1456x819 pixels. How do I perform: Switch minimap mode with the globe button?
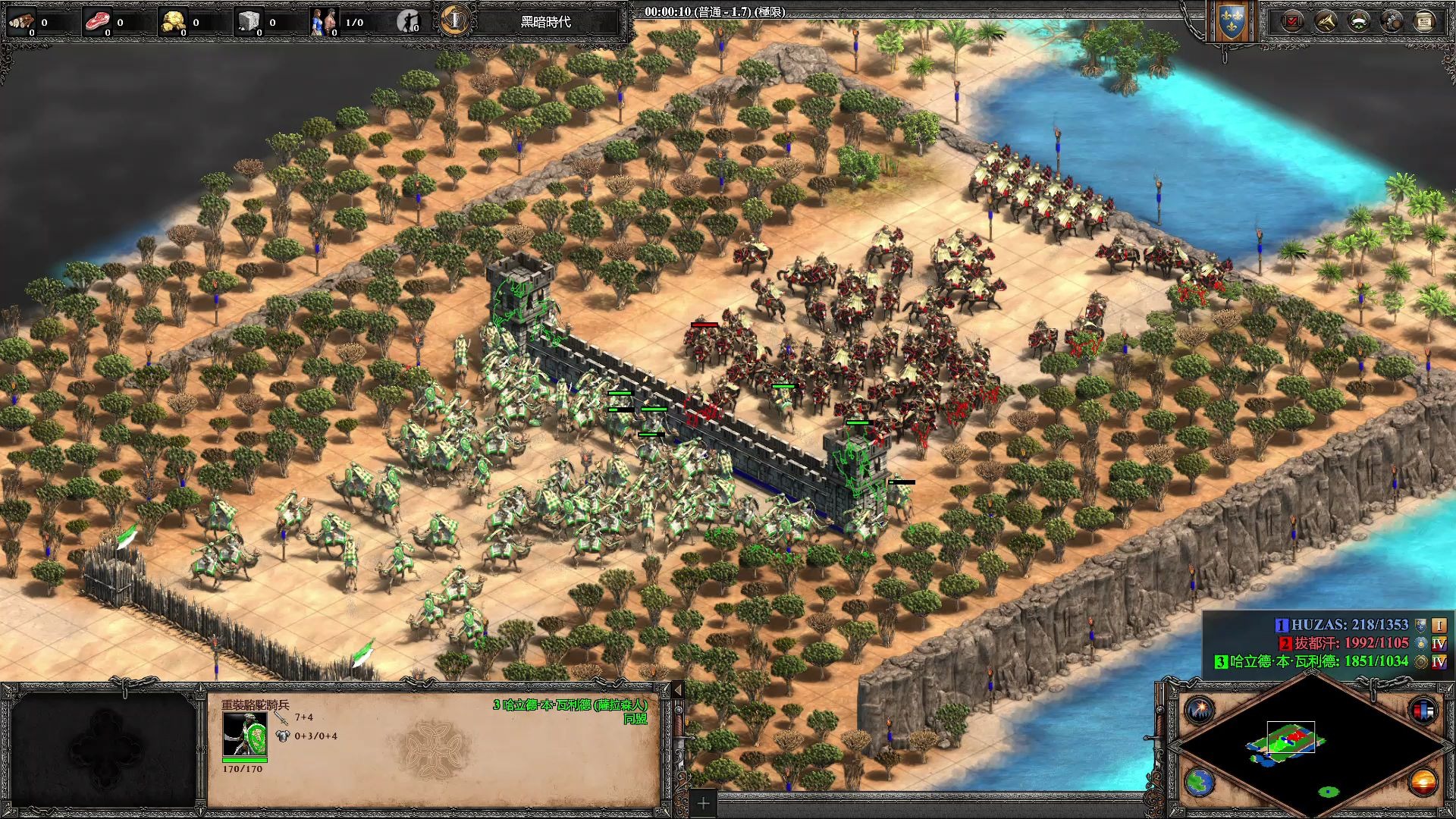click(1200, 782)
